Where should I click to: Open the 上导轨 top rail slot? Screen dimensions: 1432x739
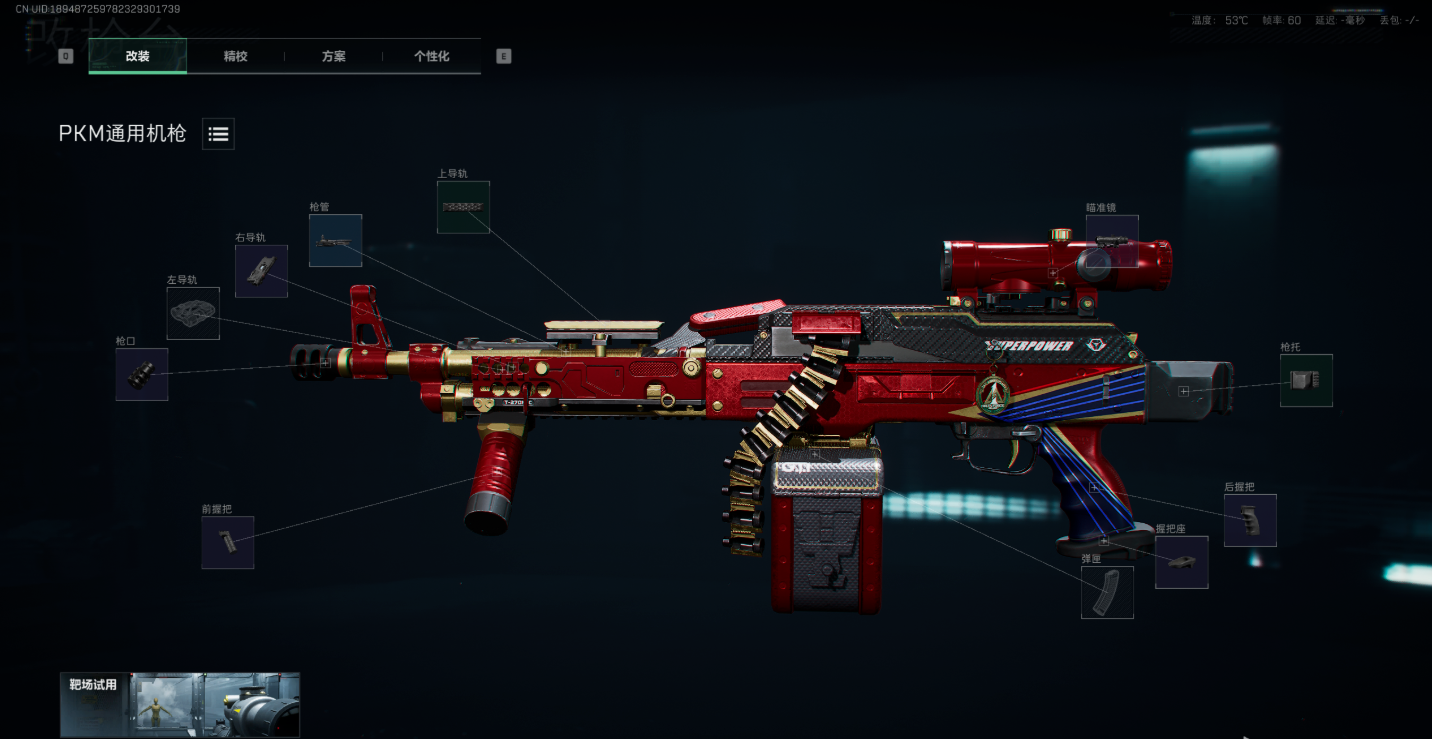click(x=463, y=207)
